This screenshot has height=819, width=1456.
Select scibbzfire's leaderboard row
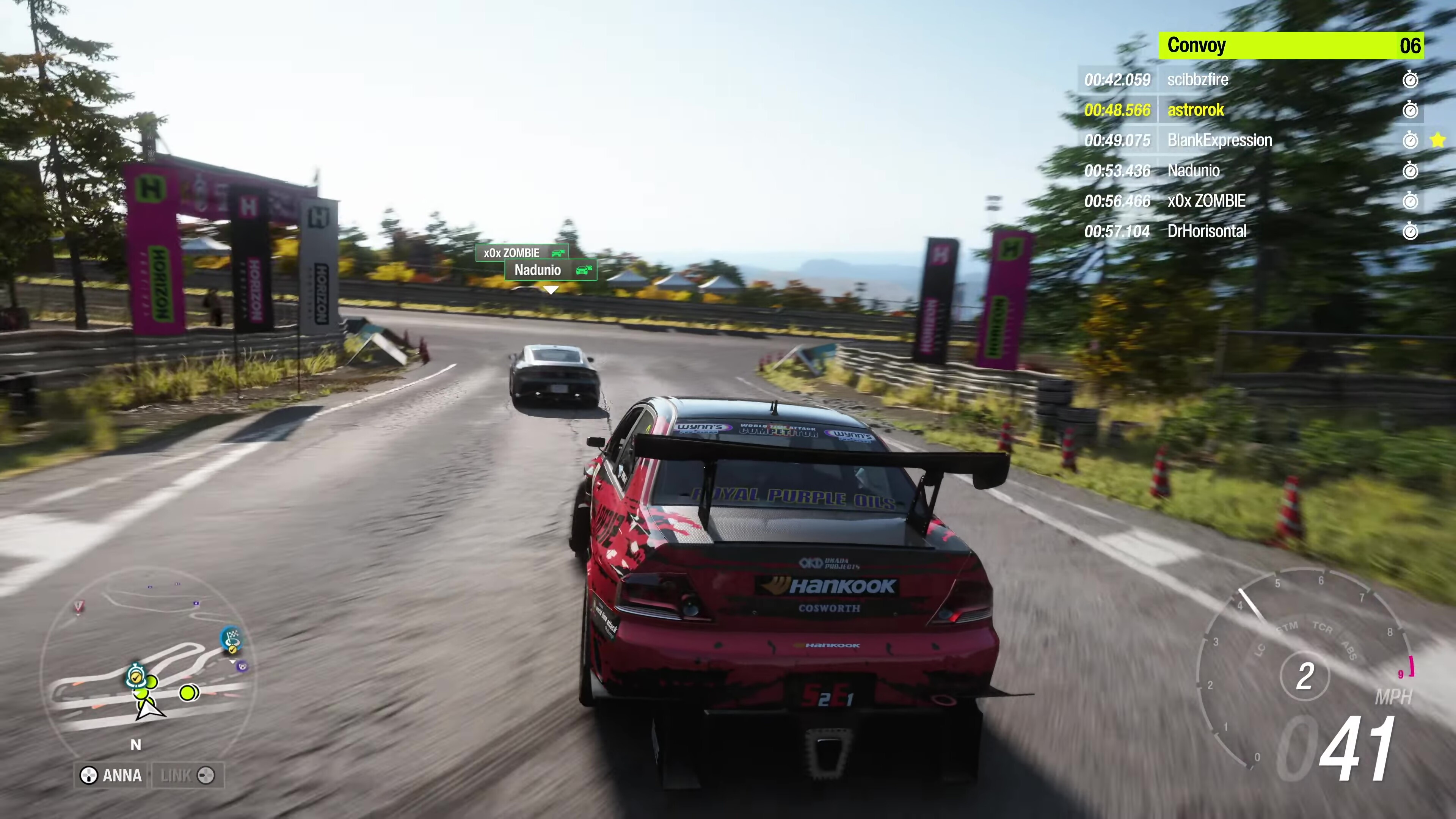pos(1250,80)
